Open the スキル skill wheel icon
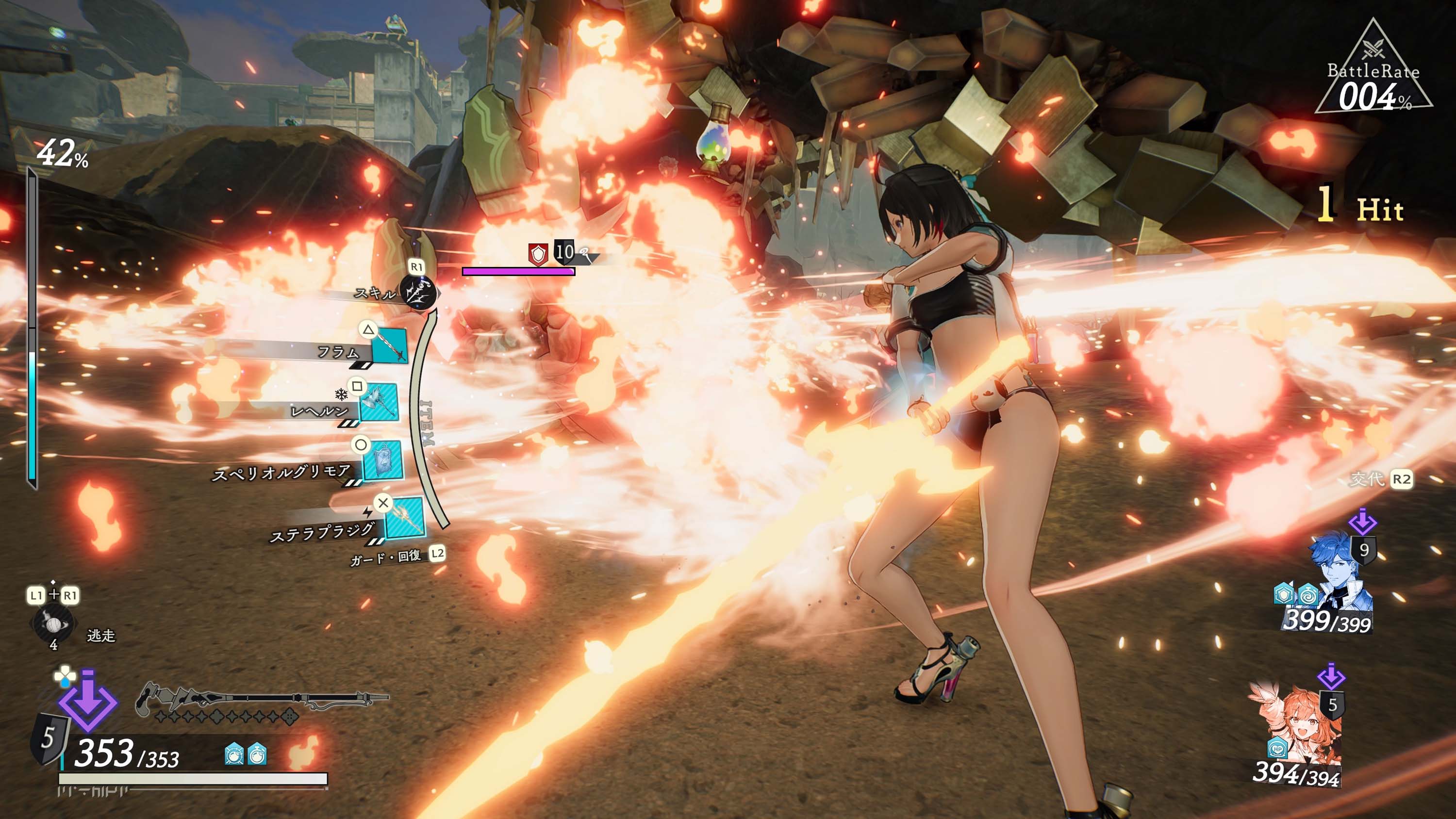 pyautogui.click(x=418, y=292)
